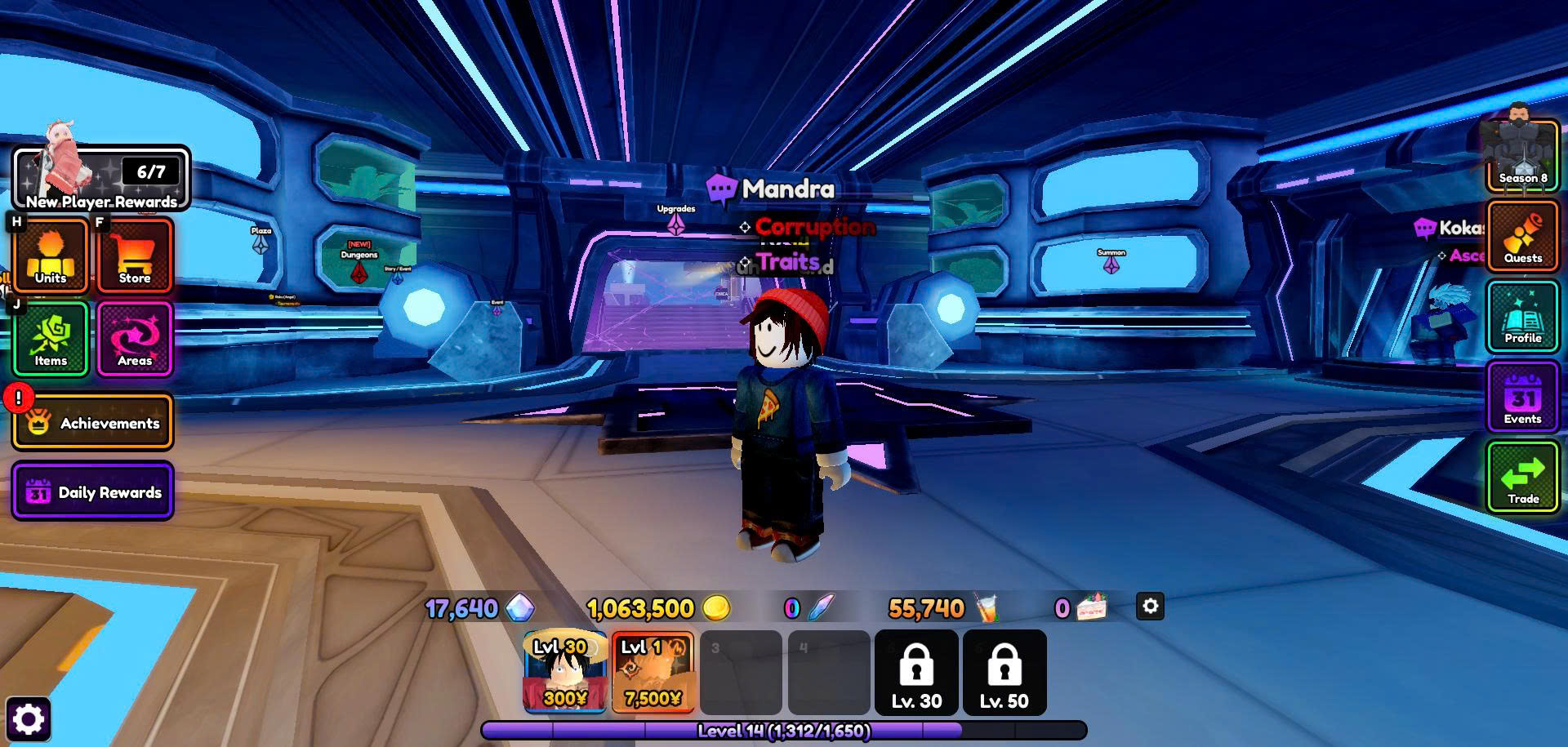Select the Lvl 1 unit costing 7,500¥
The height and width of the screenshot is (747, 1568).
point(653,671)
